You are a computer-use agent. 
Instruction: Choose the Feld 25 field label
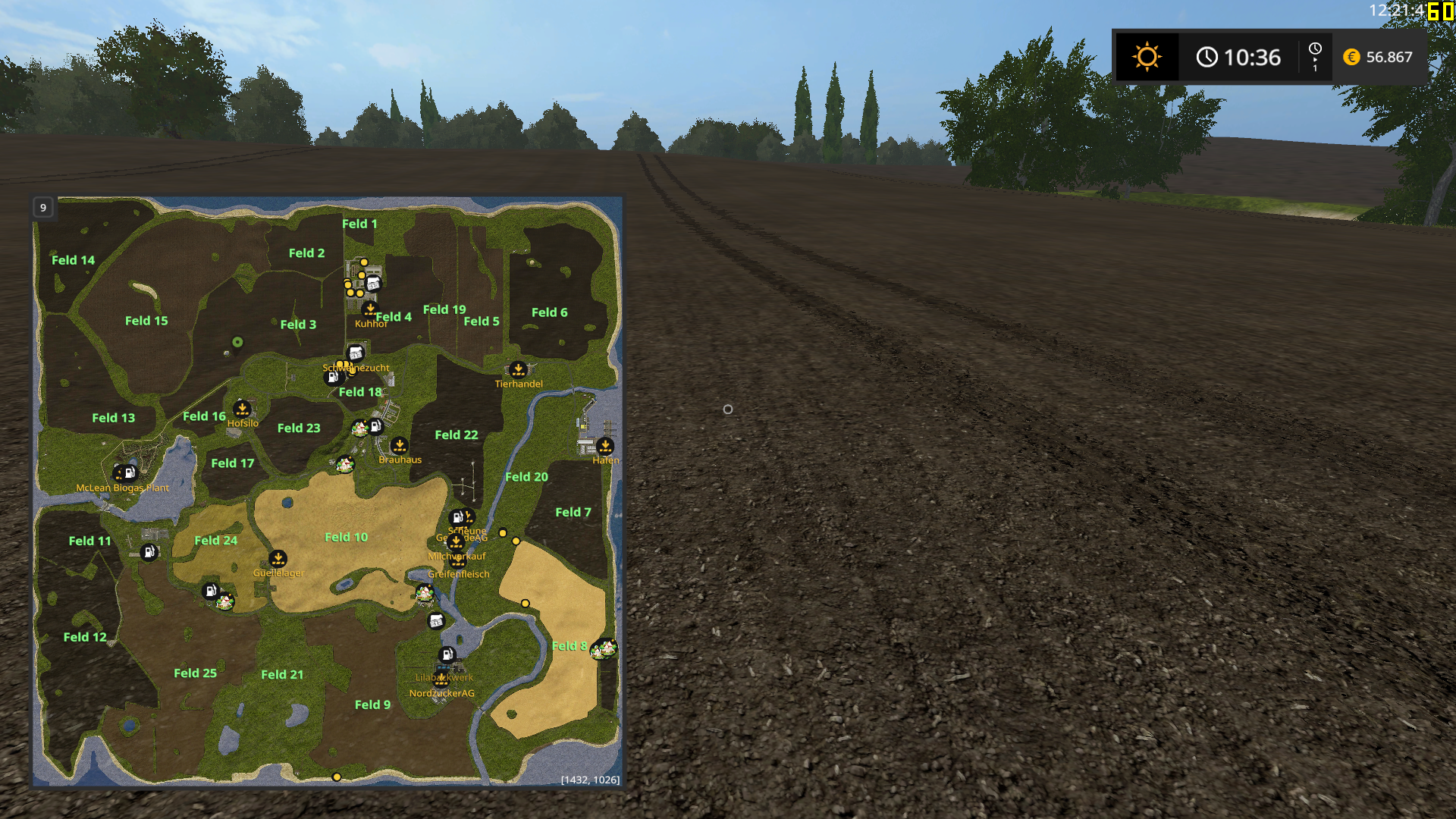click(x=195, y=673)
